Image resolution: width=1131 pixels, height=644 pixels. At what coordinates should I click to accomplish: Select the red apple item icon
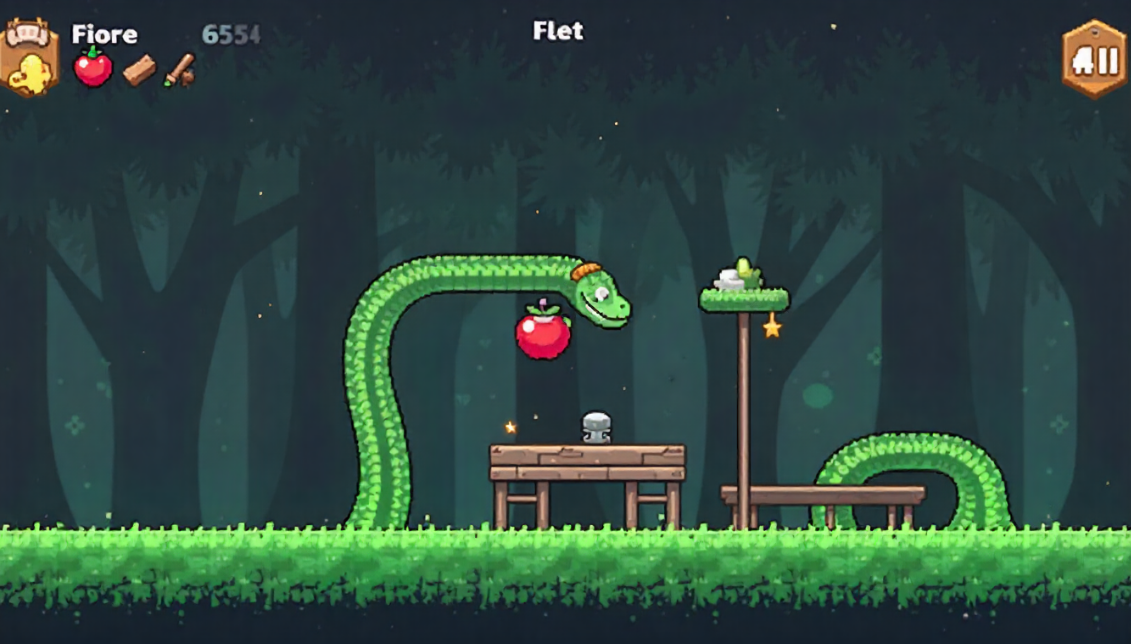pyautogui.click(x=93, y=68)
